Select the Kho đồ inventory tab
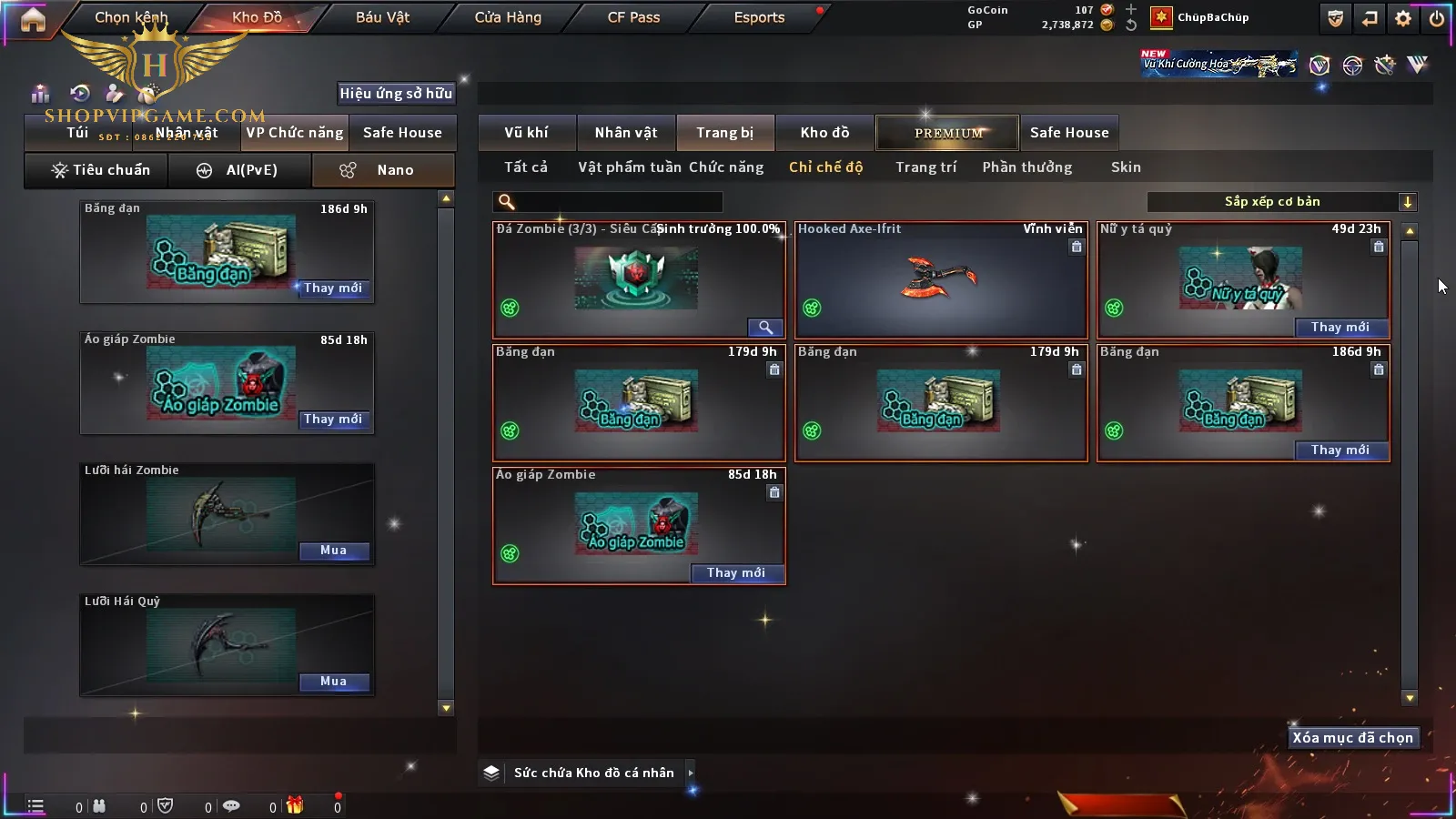Viewport: 1456px width, 819px height. (x=824, y=133)
